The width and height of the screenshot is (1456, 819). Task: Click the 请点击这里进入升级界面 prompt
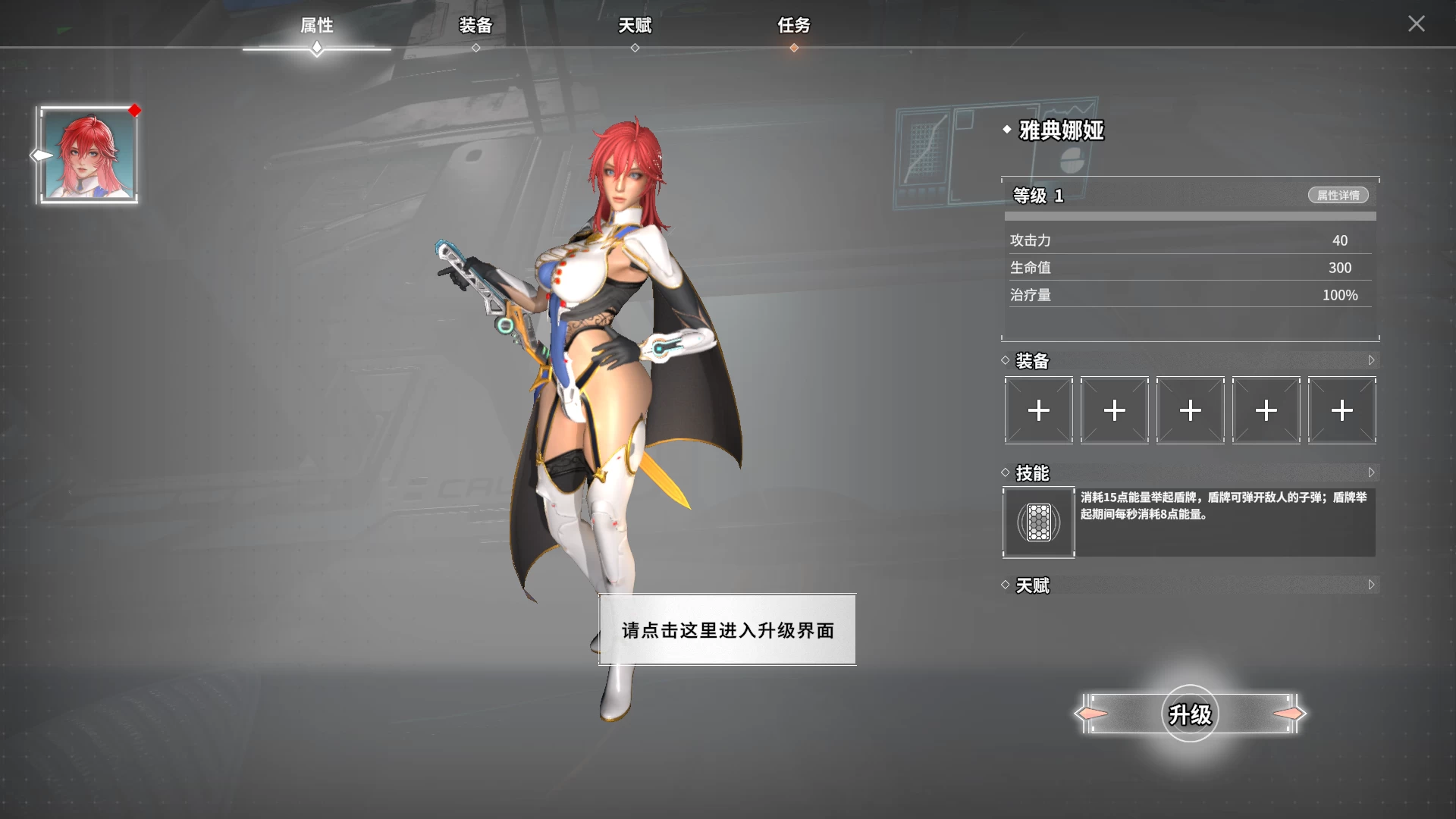[726, 629]
